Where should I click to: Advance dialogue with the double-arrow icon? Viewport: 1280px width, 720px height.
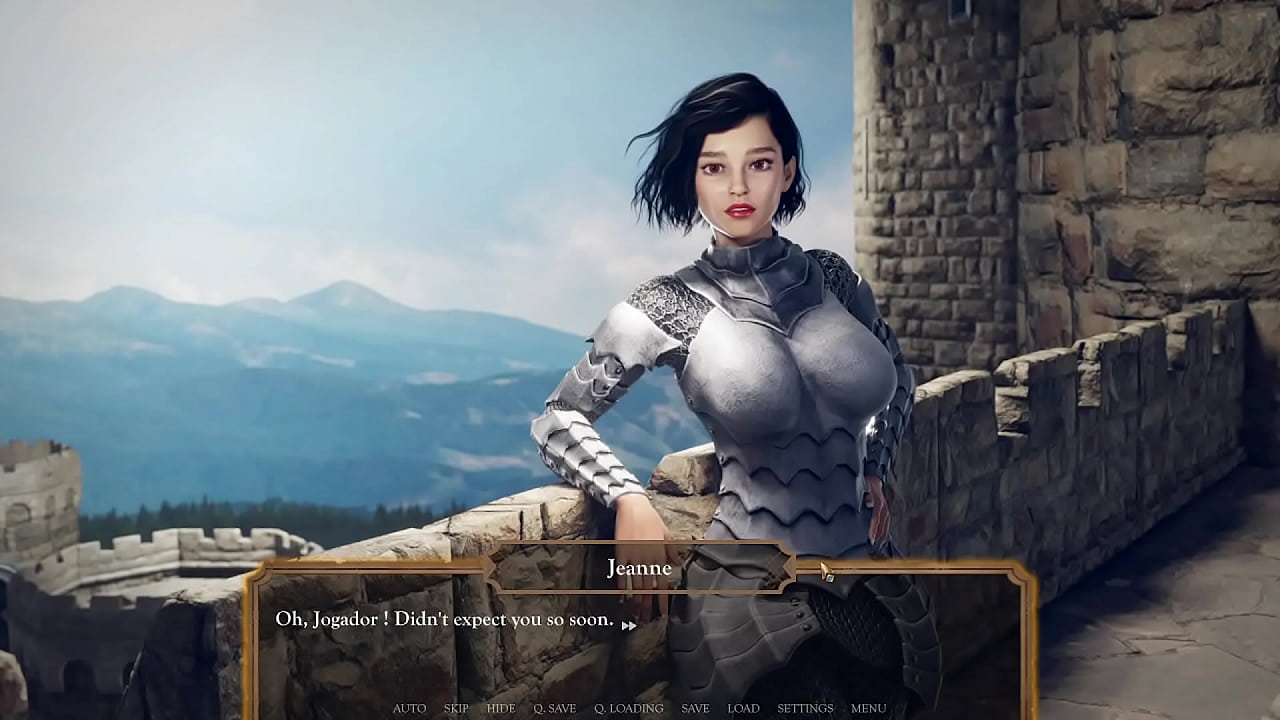coord(629,626)
